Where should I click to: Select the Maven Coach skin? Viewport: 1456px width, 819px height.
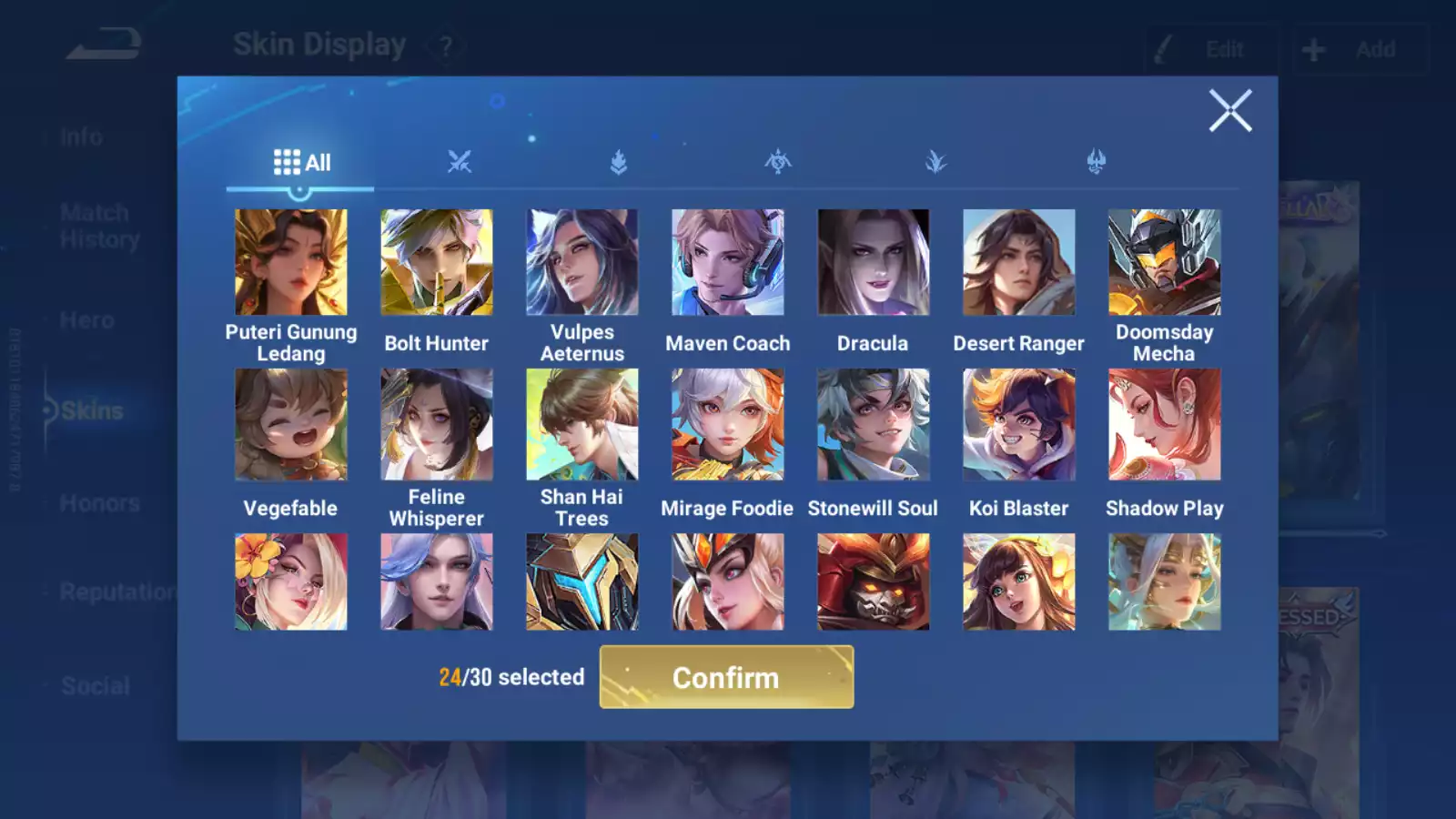tap(728, 262)
